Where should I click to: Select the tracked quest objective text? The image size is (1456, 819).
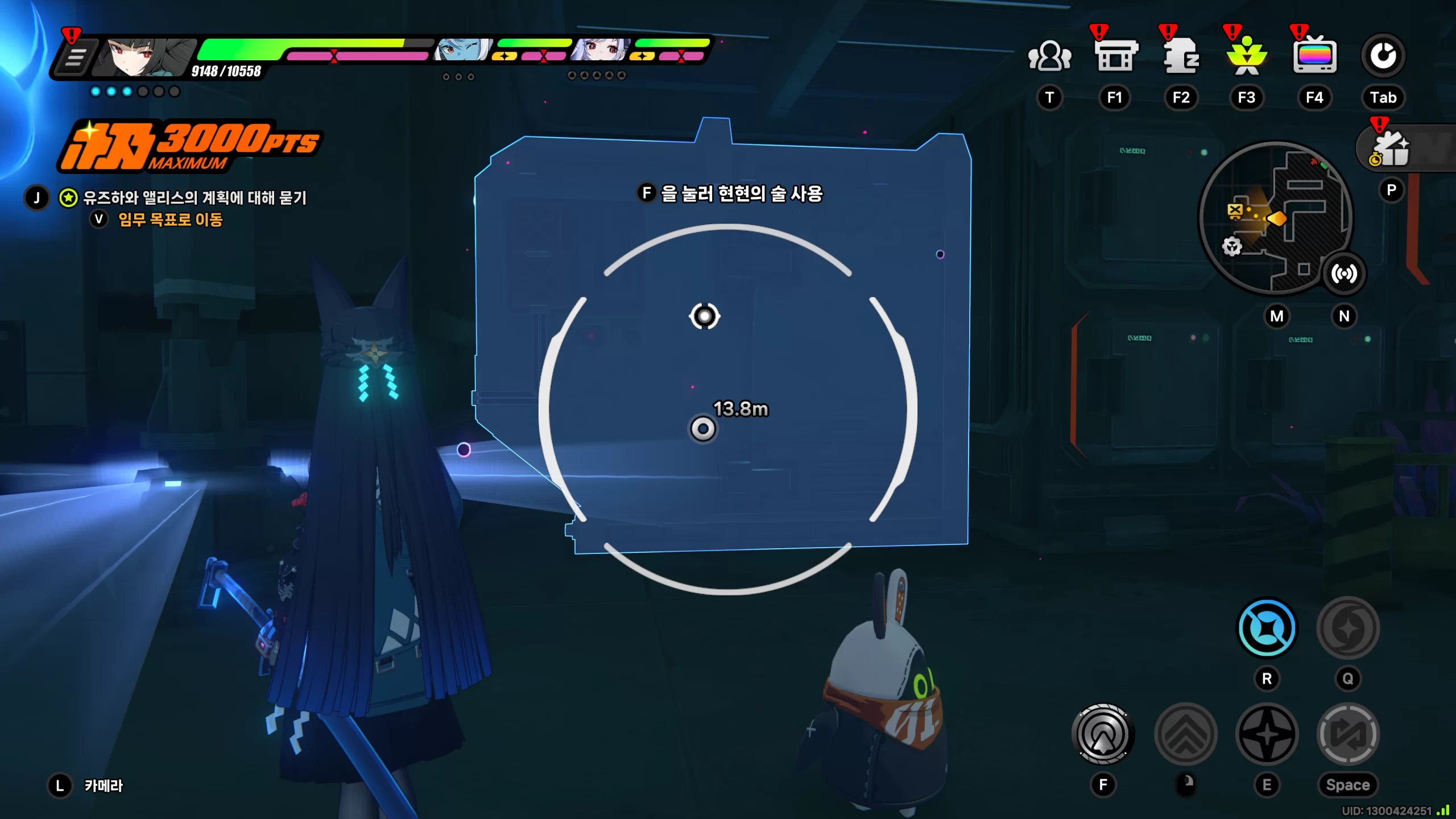click(x=195, y=198)
